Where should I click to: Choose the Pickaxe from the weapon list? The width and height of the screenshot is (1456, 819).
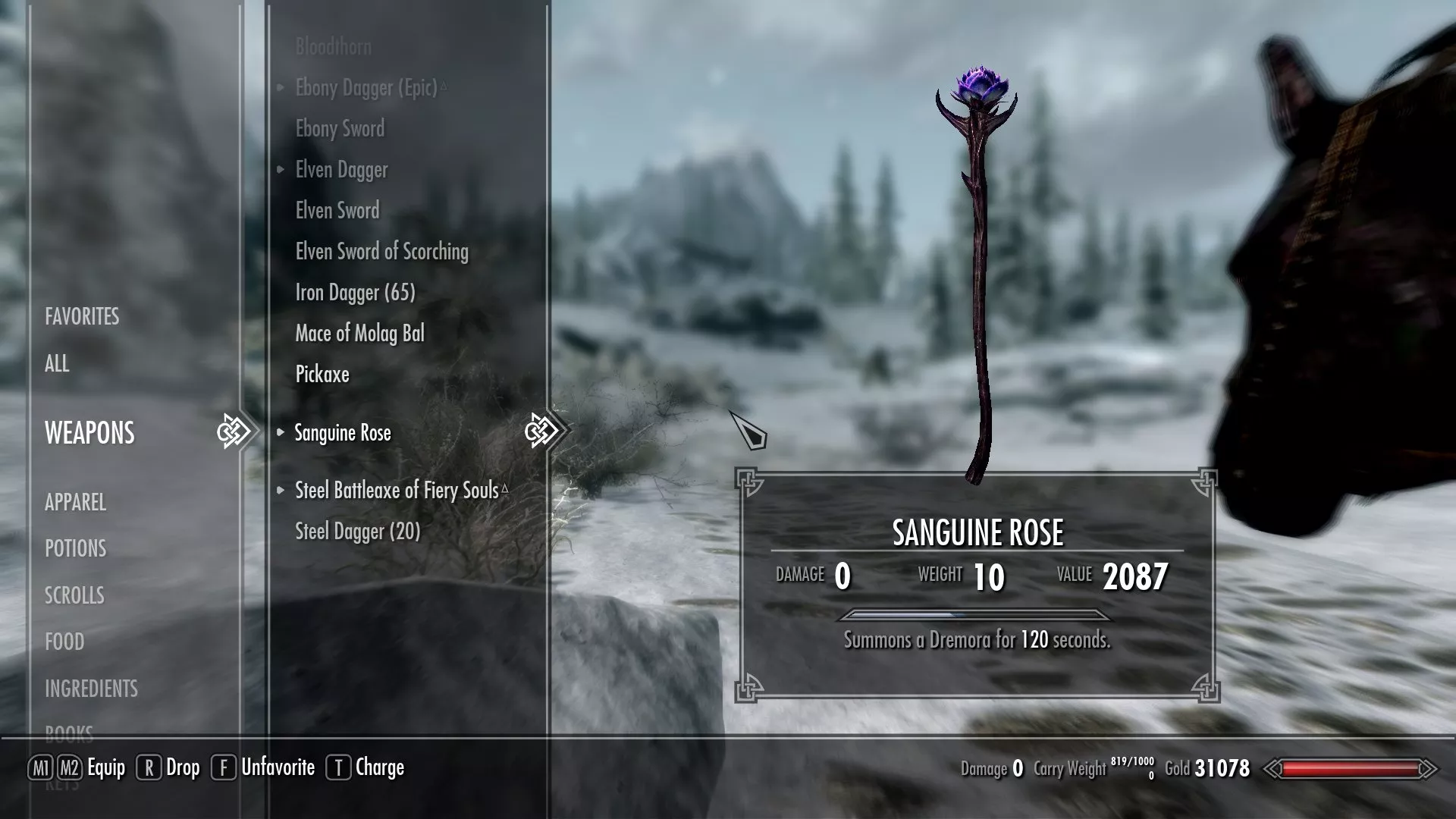322,375
